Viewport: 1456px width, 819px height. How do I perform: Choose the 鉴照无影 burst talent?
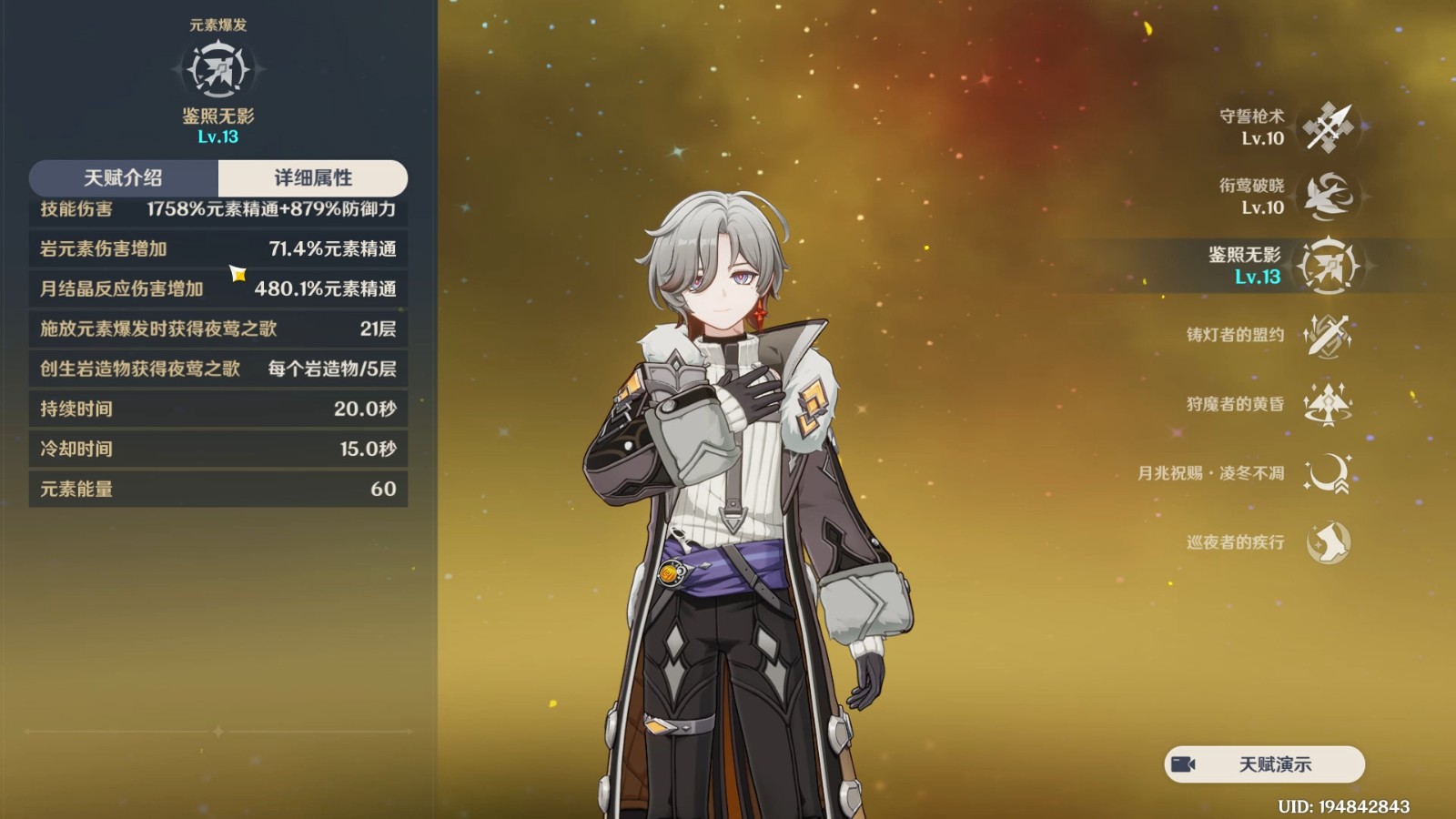1328,266
